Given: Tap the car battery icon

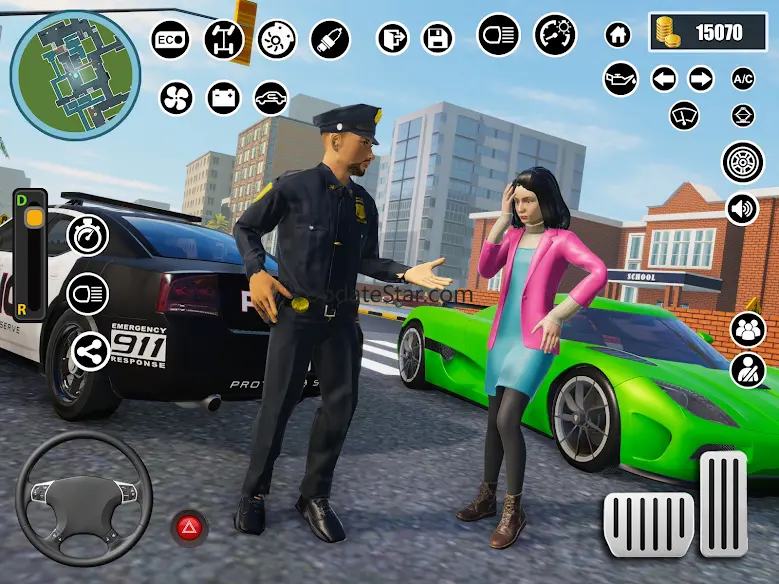Looking at the screenshot, I should 224,97.
